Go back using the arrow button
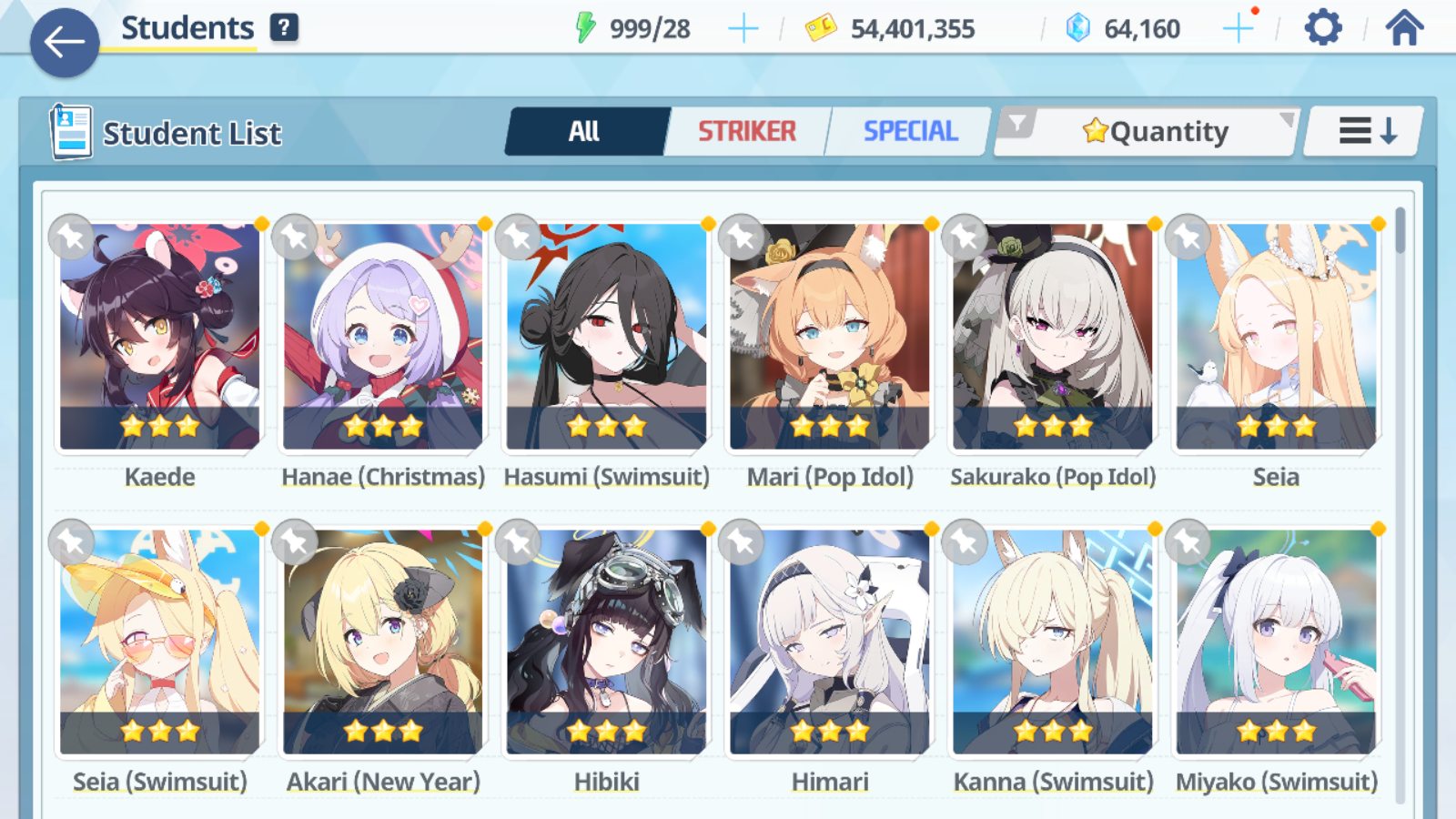 pos(64,43)
